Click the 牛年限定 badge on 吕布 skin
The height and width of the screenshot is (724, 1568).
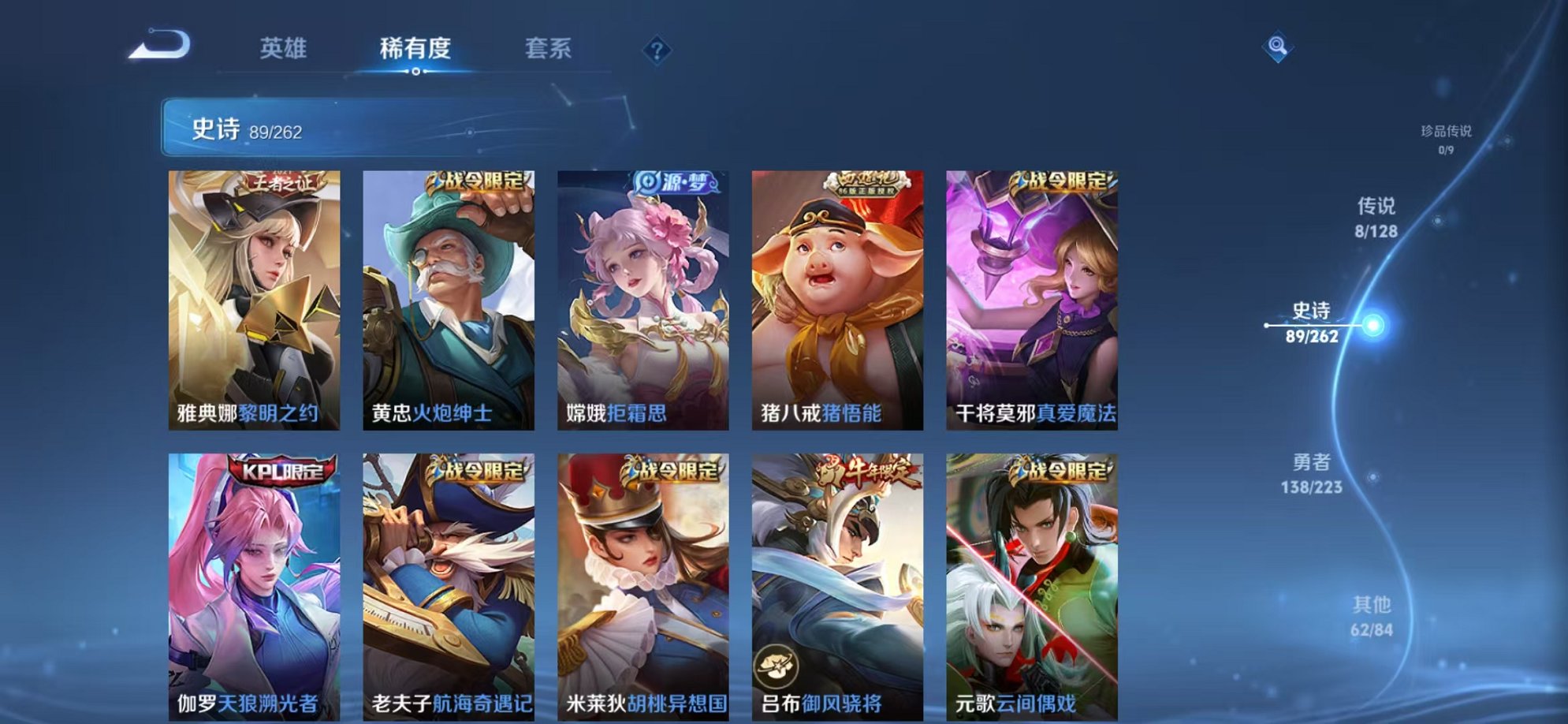click(864, 469)
